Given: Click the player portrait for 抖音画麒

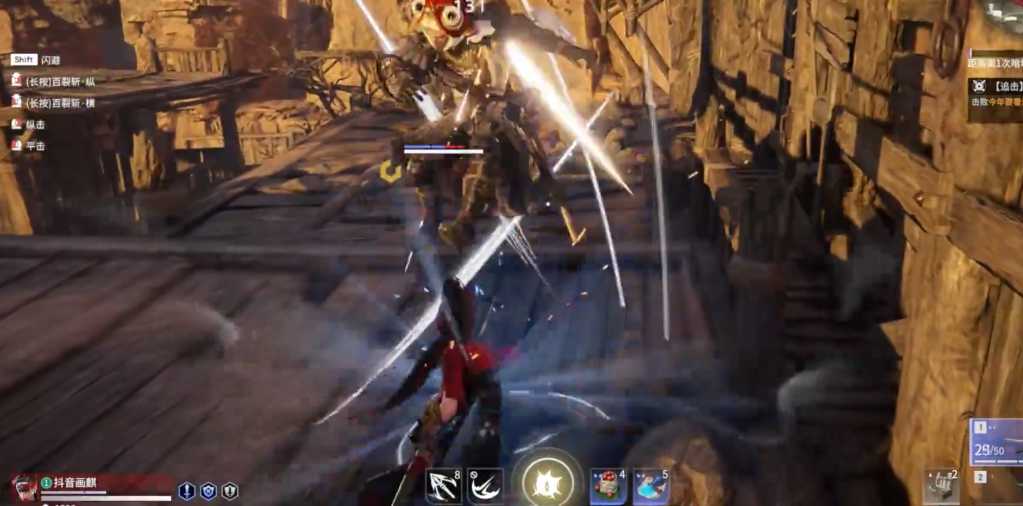Looking at the screenshot, I should pyautogui.click(x=25, y=487).
